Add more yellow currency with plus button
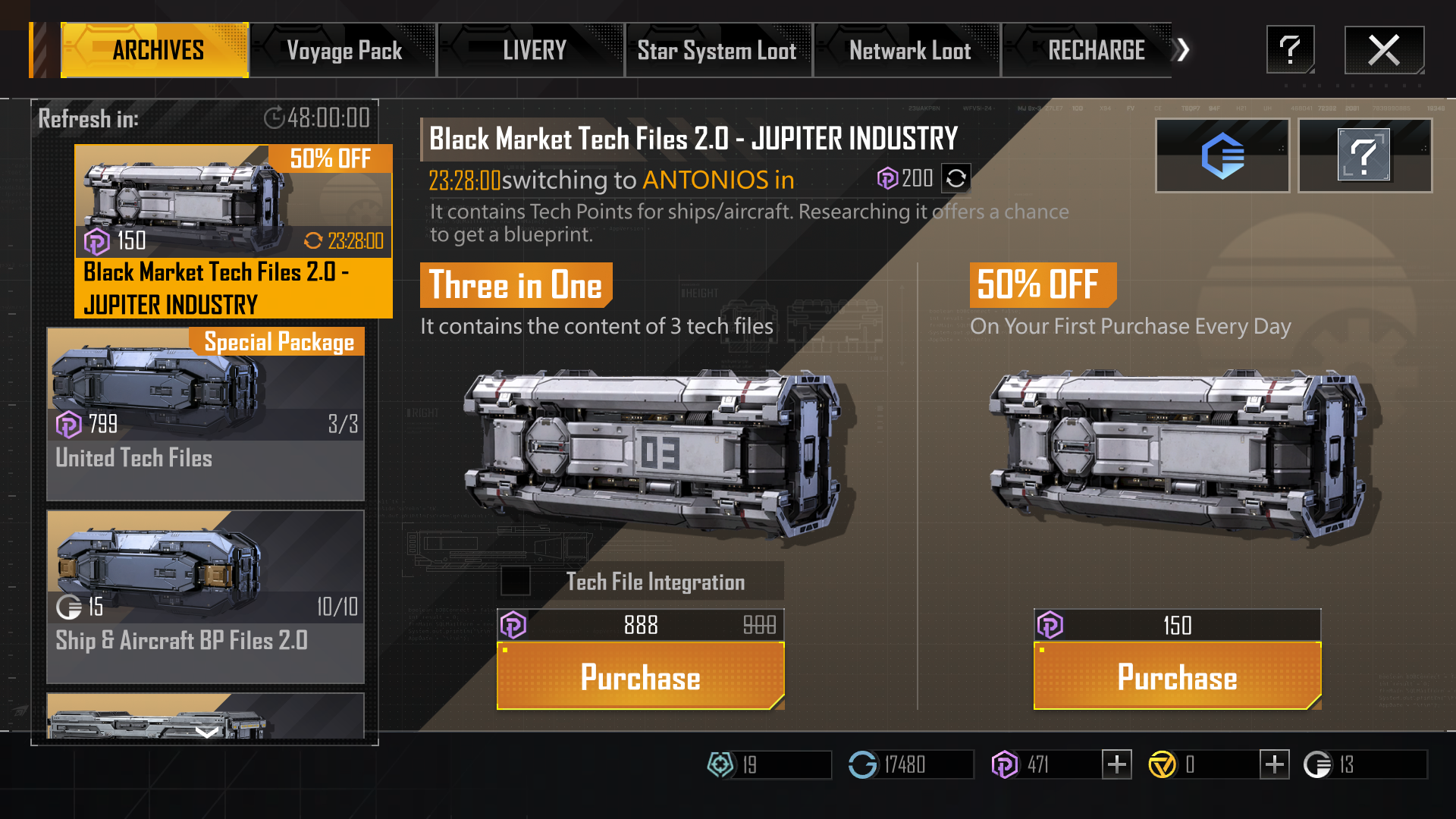Viewport: 1456px width, 819px height. [1274, 764]
